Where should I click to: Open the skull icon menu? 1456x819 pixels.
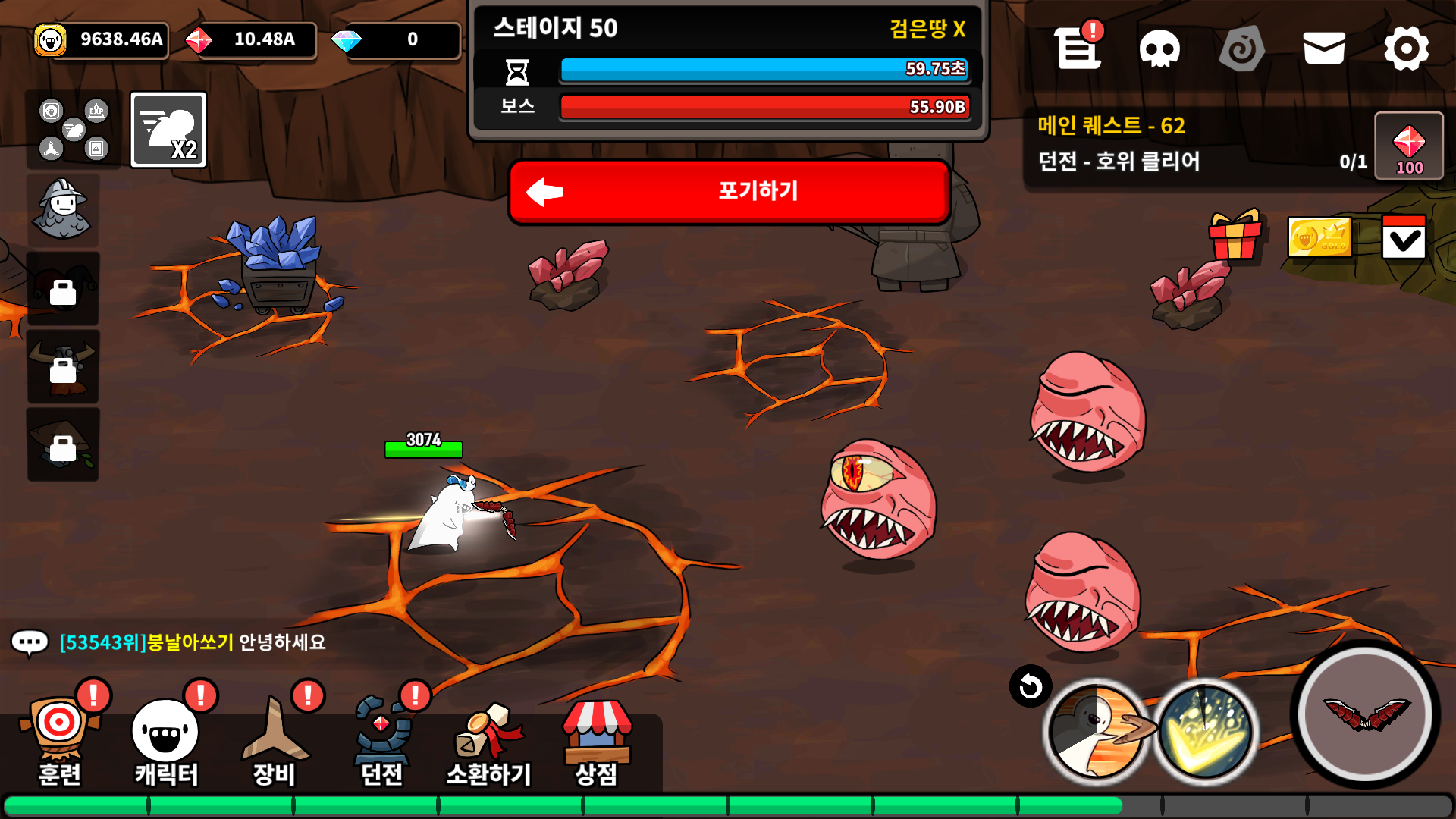[1159, 49]
